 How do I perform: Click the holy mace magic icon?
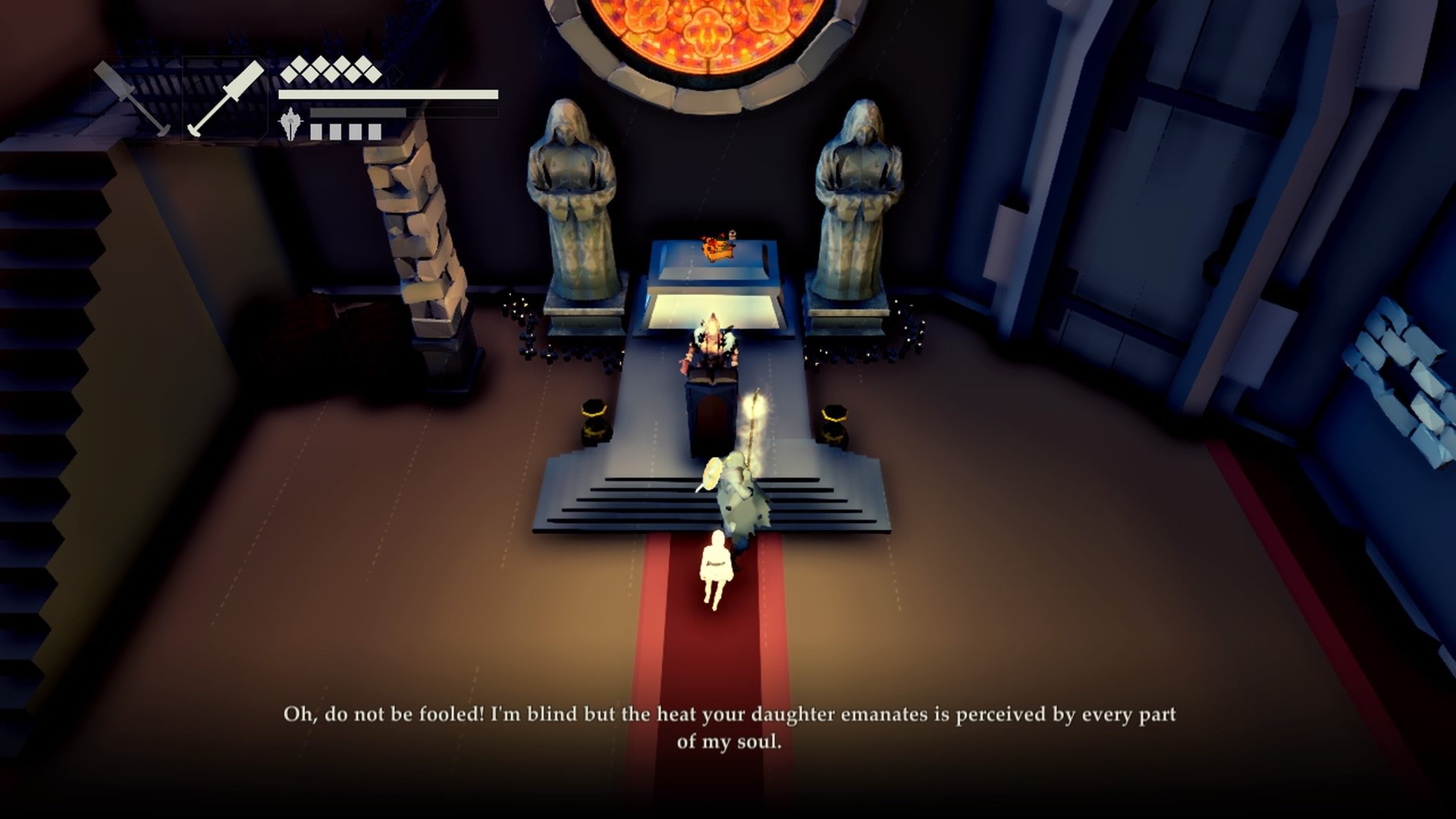290,121
